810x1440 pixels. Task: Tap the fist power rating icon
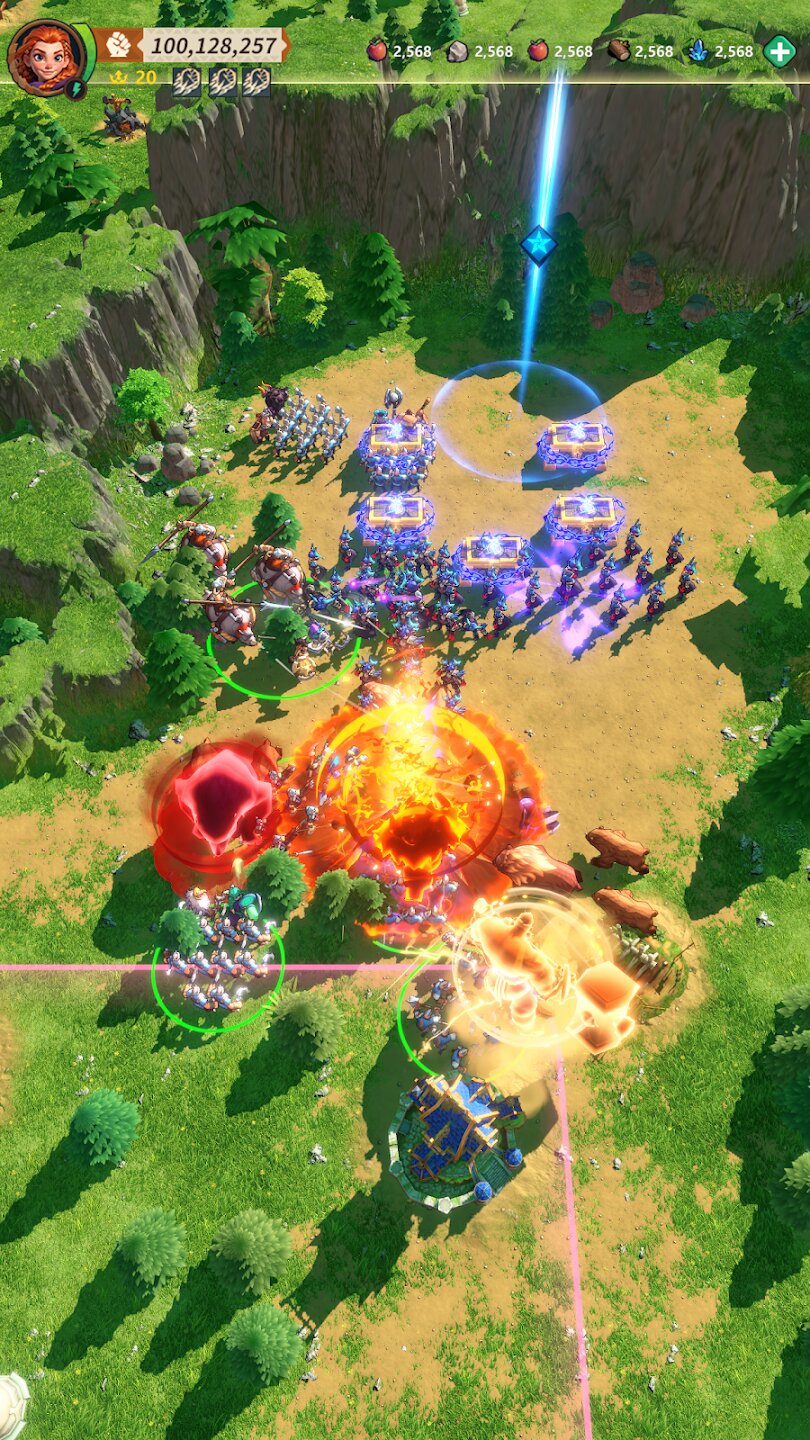click(120, 45)
